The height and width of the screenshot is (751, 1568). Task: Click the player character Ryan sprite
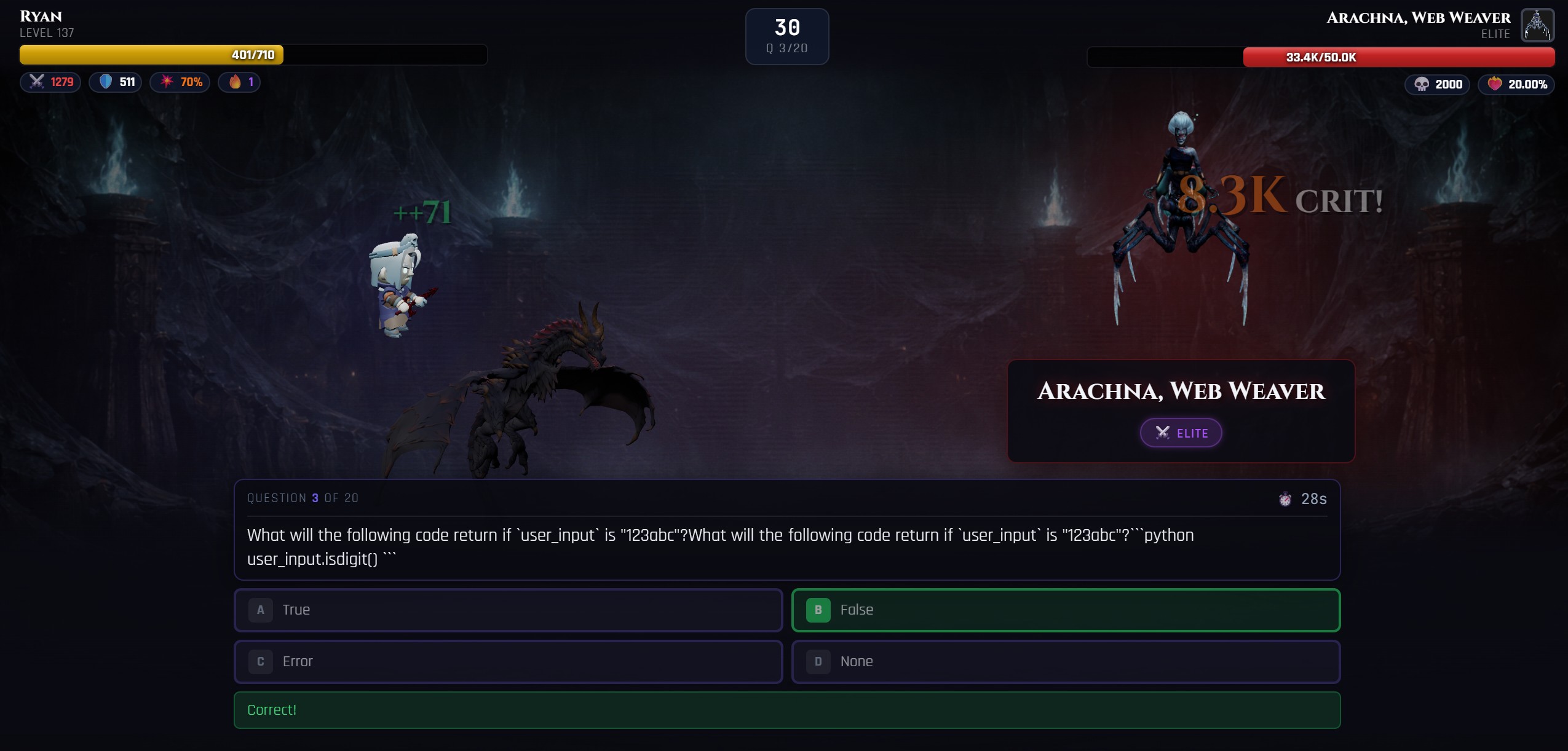(401, 283)
